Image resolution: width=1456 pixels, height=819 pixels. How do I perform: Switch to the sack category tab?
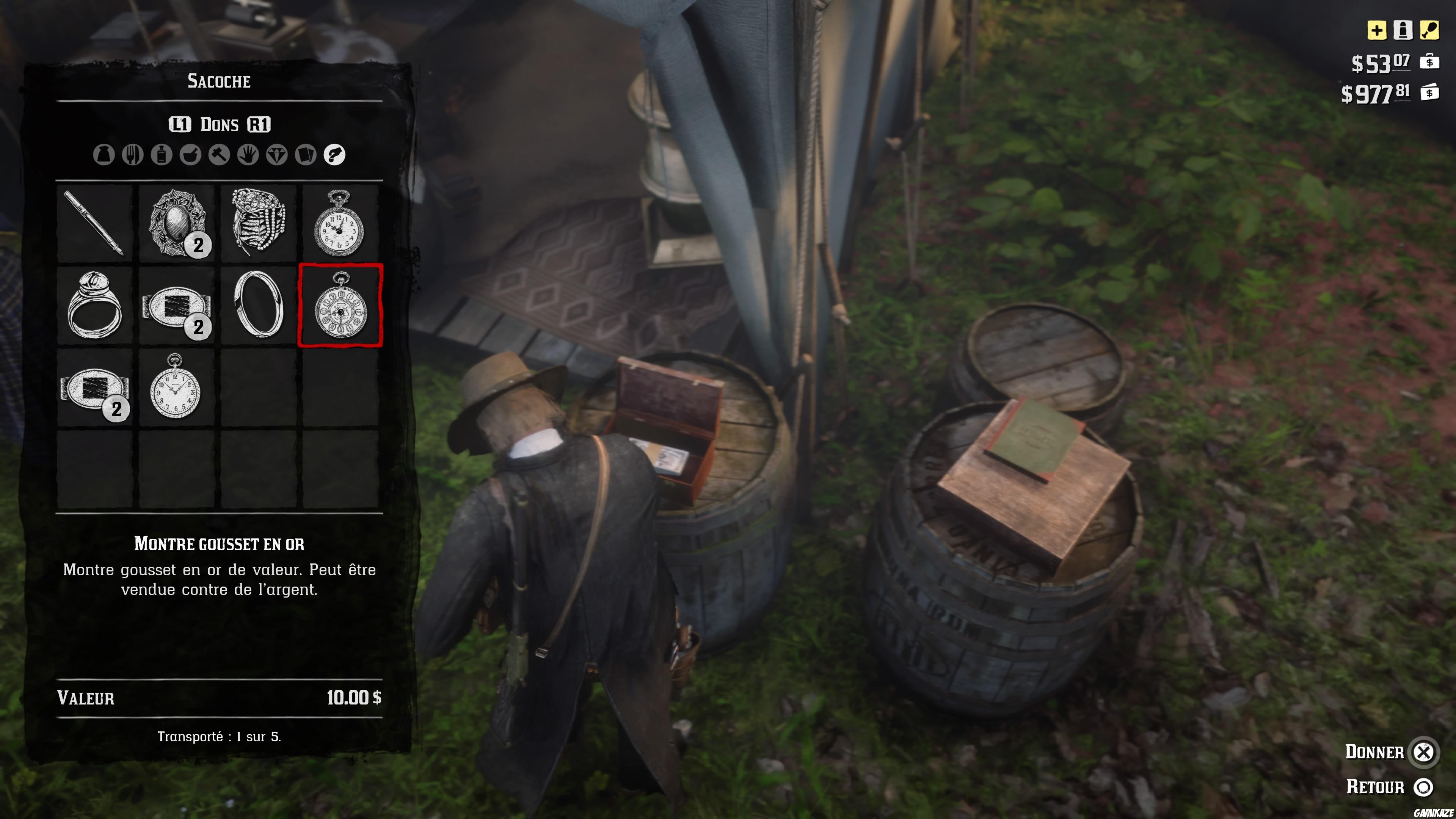(x=104, y=155)
